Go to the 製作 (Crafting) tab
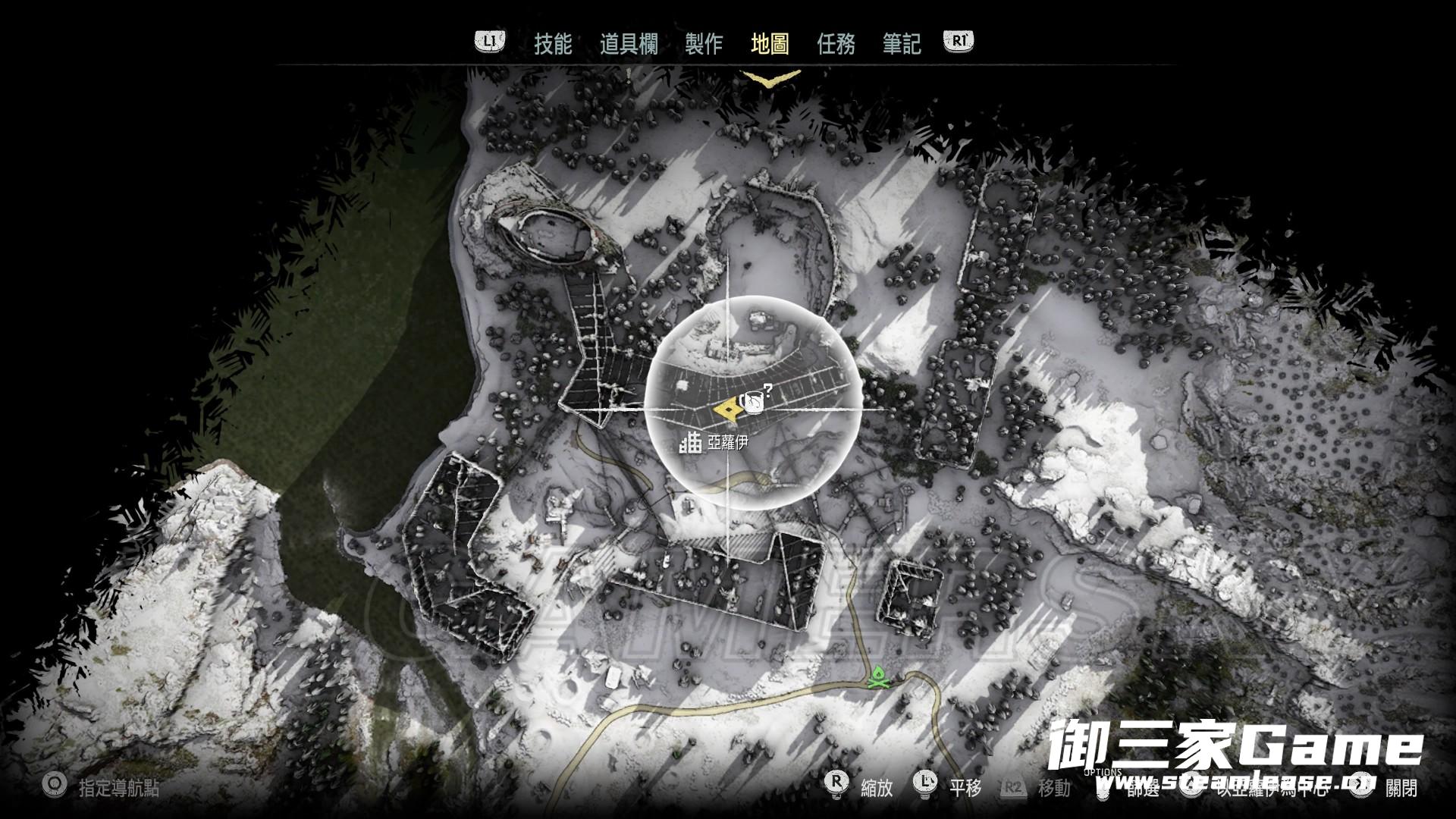Screen dimensions: 1456x819 pos(704,44)
